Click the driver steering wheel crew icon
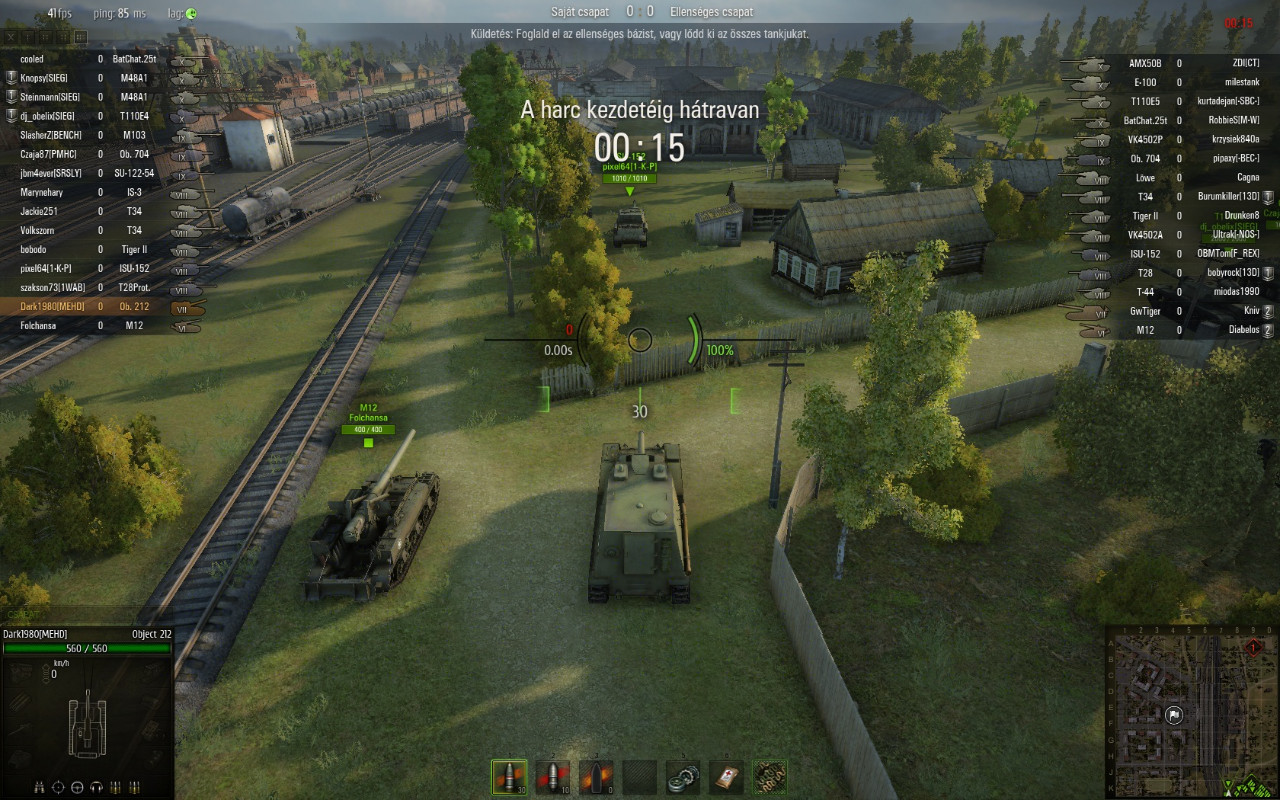1280x800 pixels. (77, 787)
